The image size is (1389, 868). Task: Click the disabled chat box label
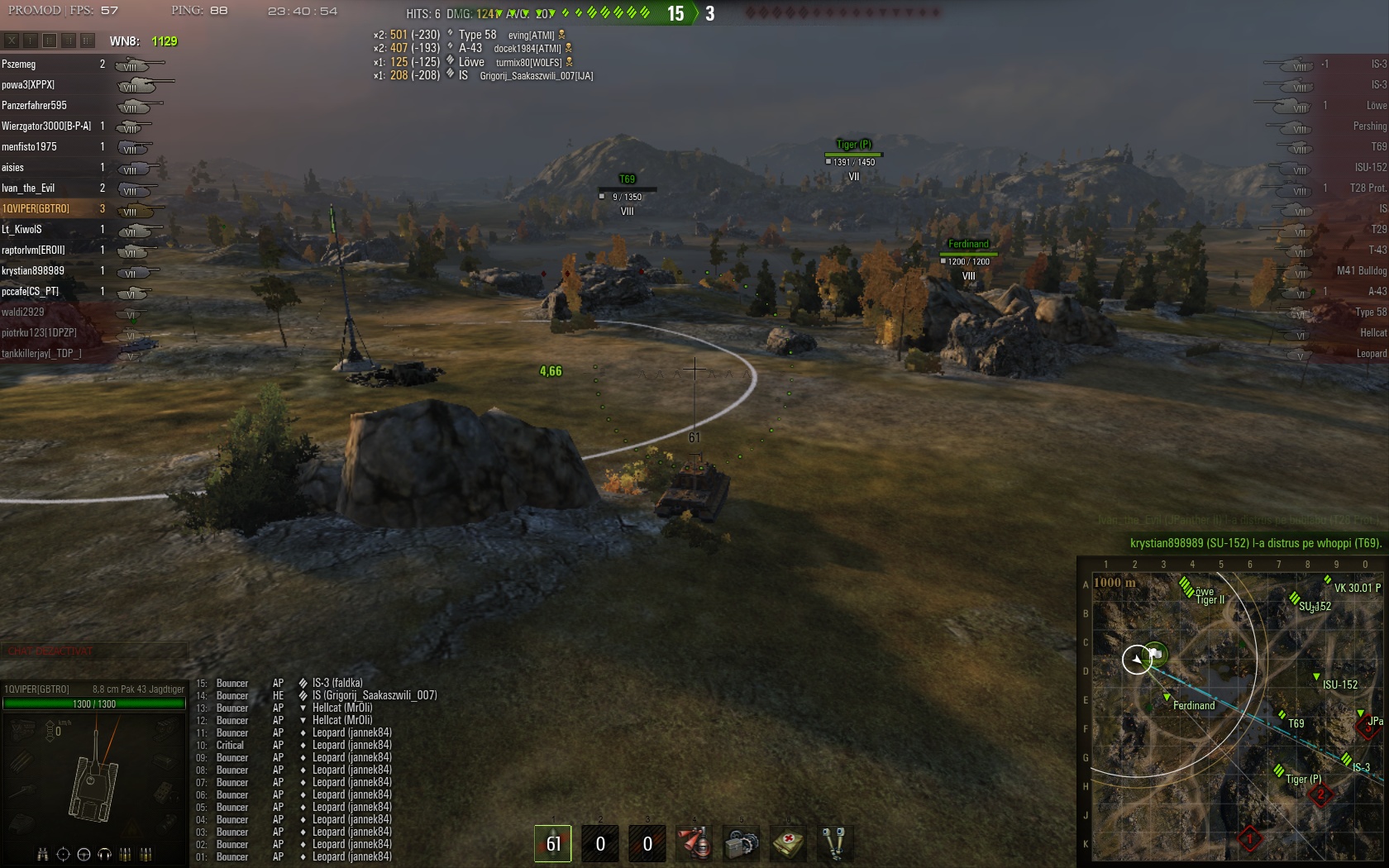51,651
